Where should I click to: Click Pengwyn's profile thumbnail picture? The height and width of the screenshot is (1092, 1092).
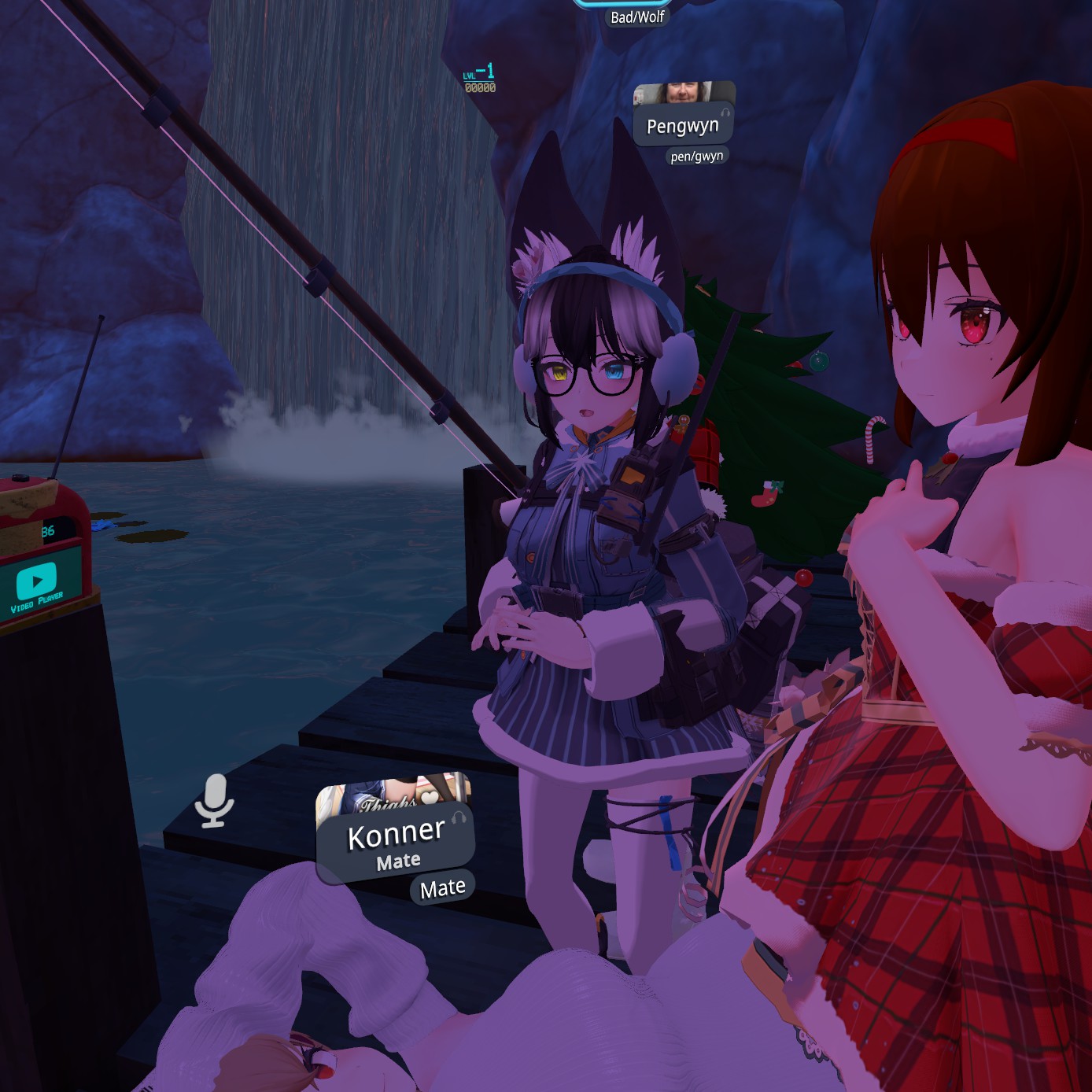tap(683, 92)
